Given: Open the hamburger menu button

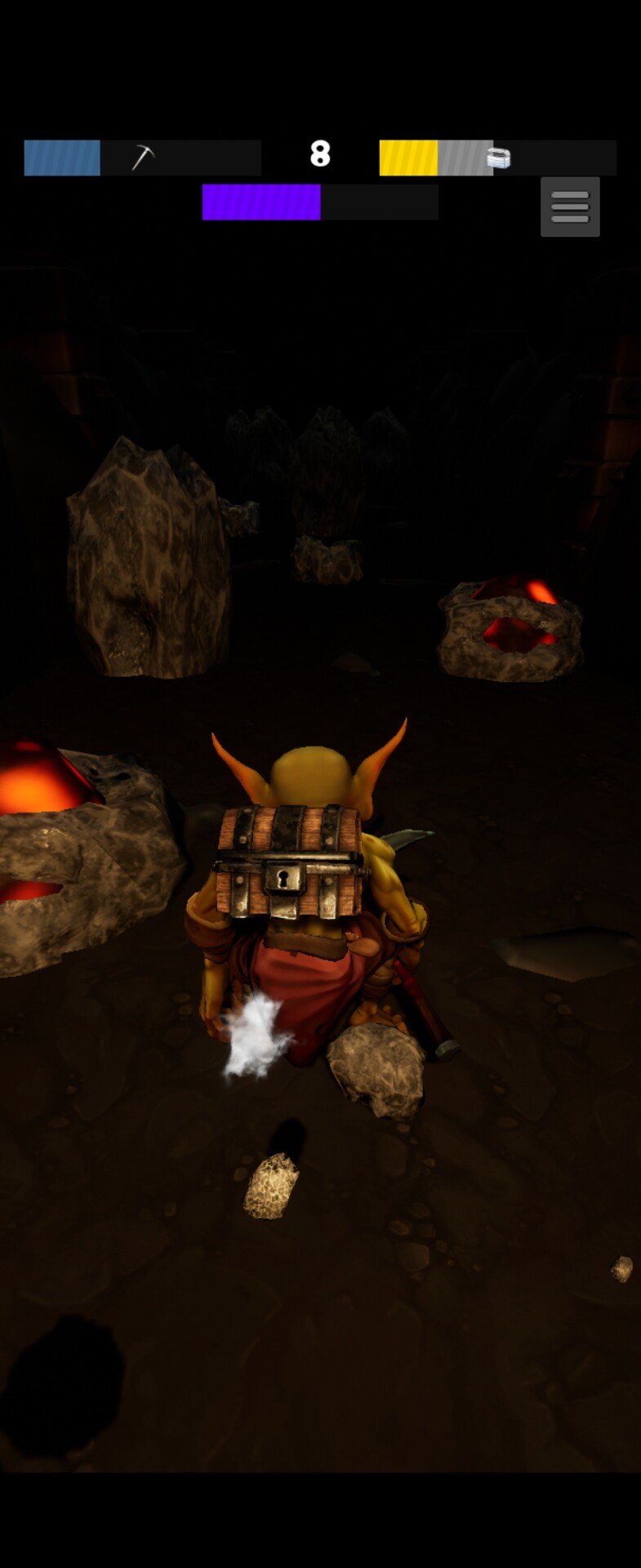Looking at the screenshot, I should click(x=570, y=207).
